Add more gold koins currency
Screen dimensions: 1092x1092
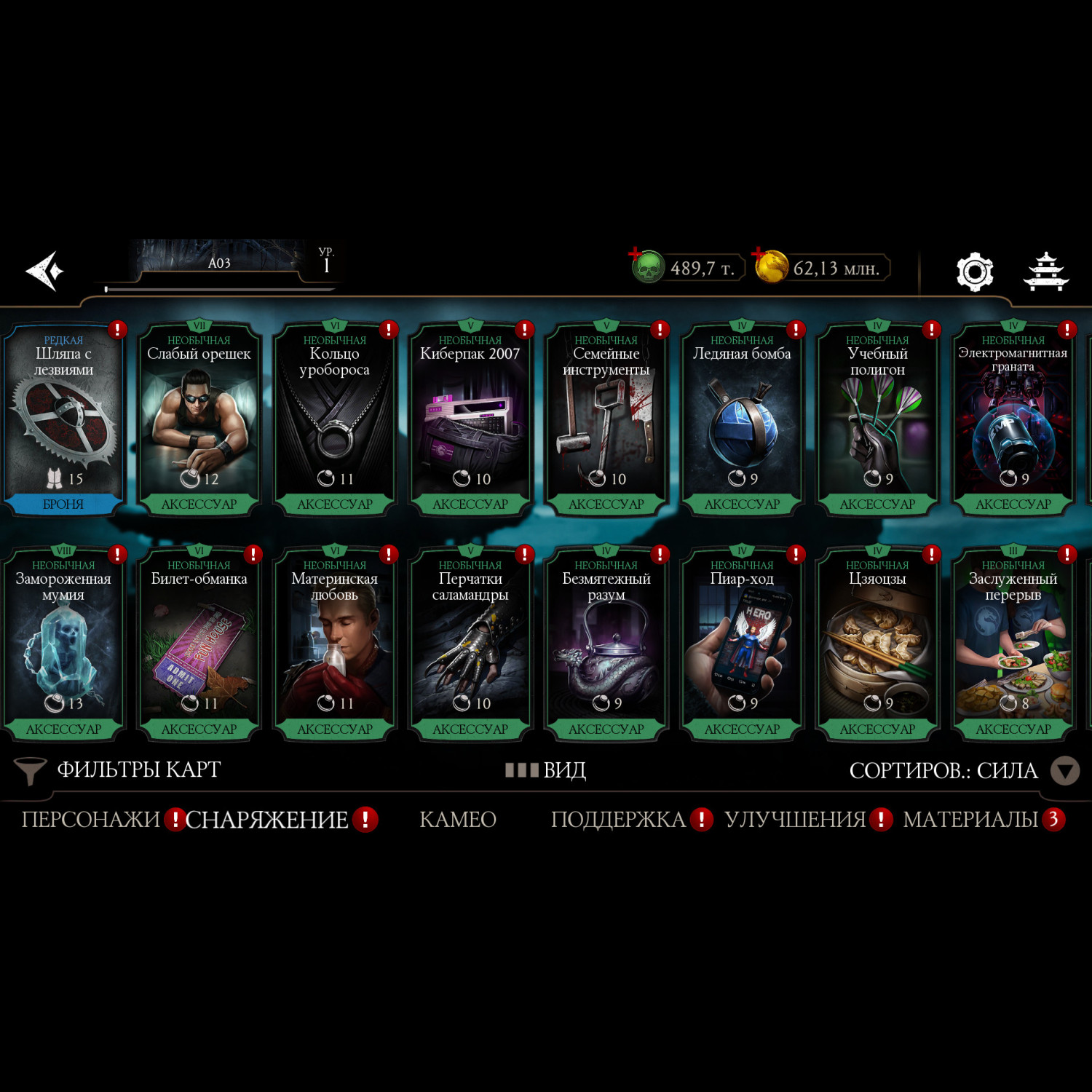[770, 266]
